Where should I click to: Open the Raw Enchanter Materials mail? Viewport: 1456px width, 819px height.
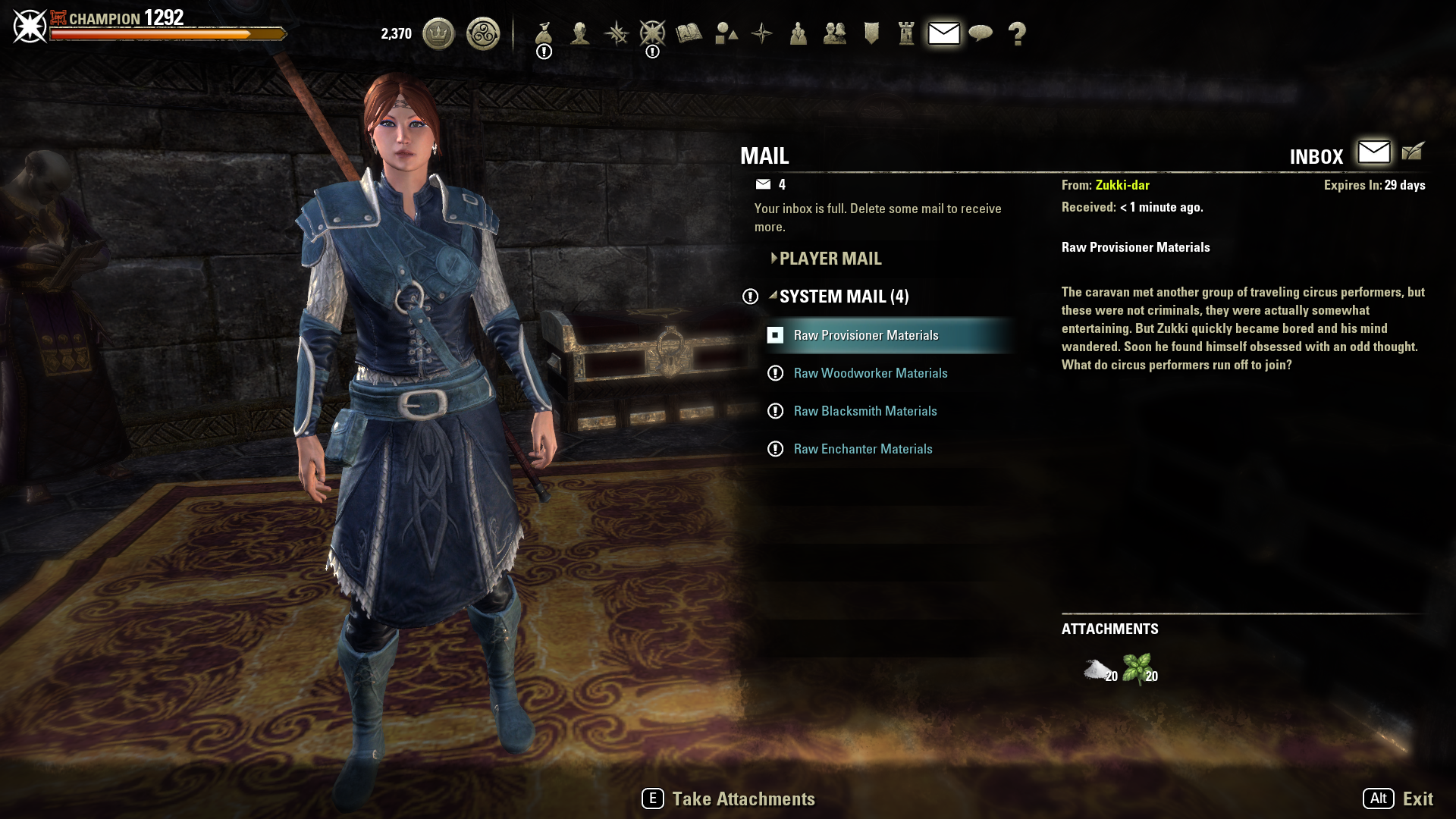point(862,449)
